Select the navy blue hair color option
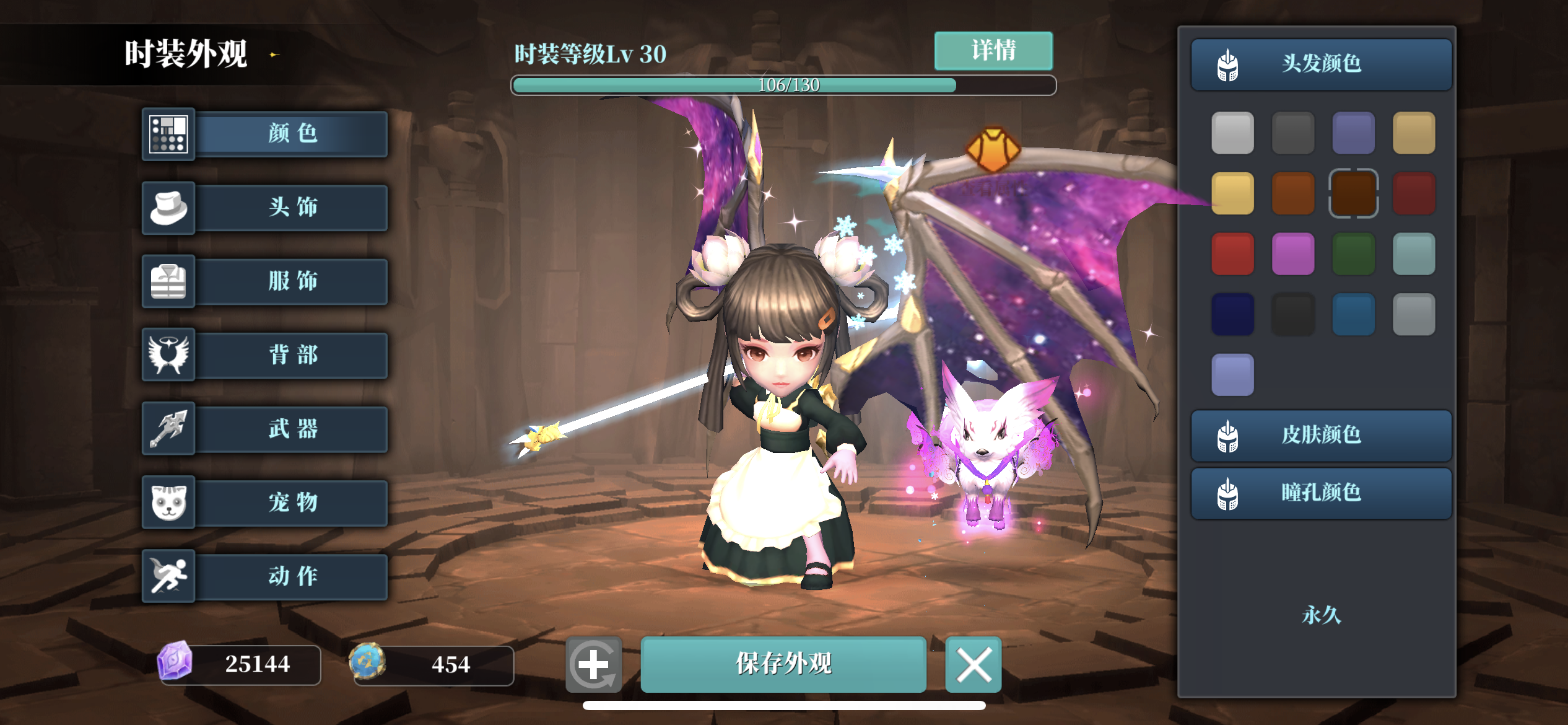Viewport: 1568px width, 725px height. tap(1232, 313)
